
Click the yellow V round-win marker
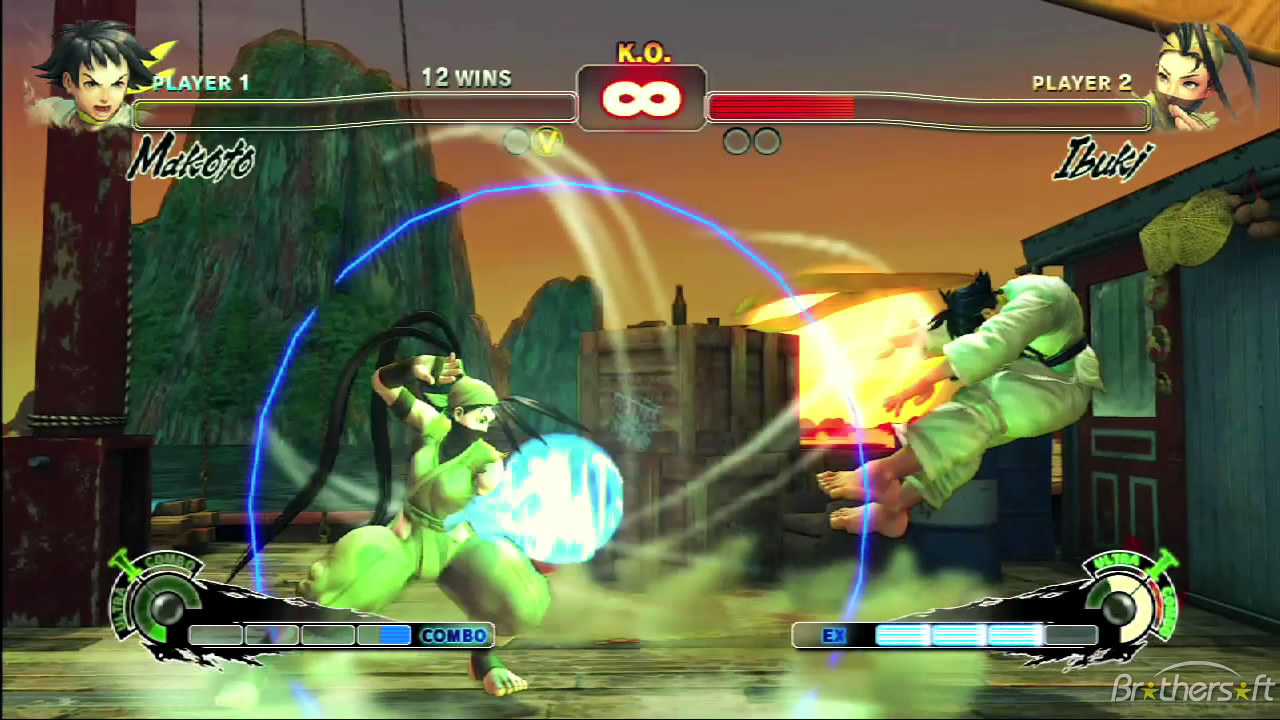click(546, 142)
